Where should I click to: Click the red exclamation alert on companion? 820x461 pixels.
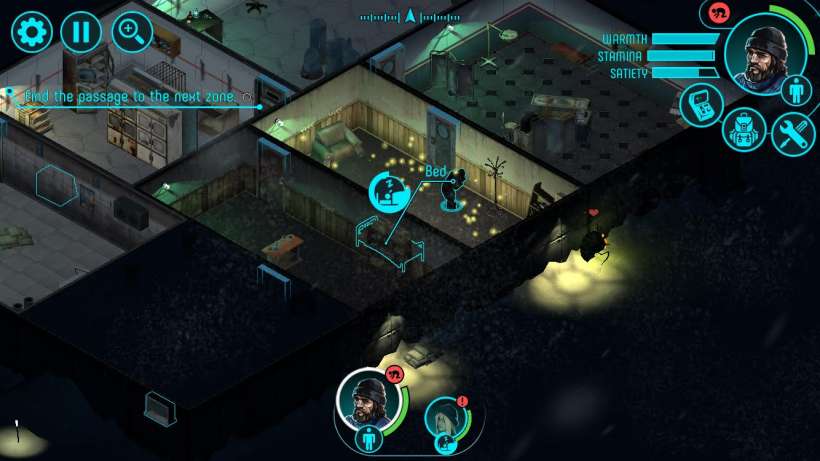[x=462, y=402]
